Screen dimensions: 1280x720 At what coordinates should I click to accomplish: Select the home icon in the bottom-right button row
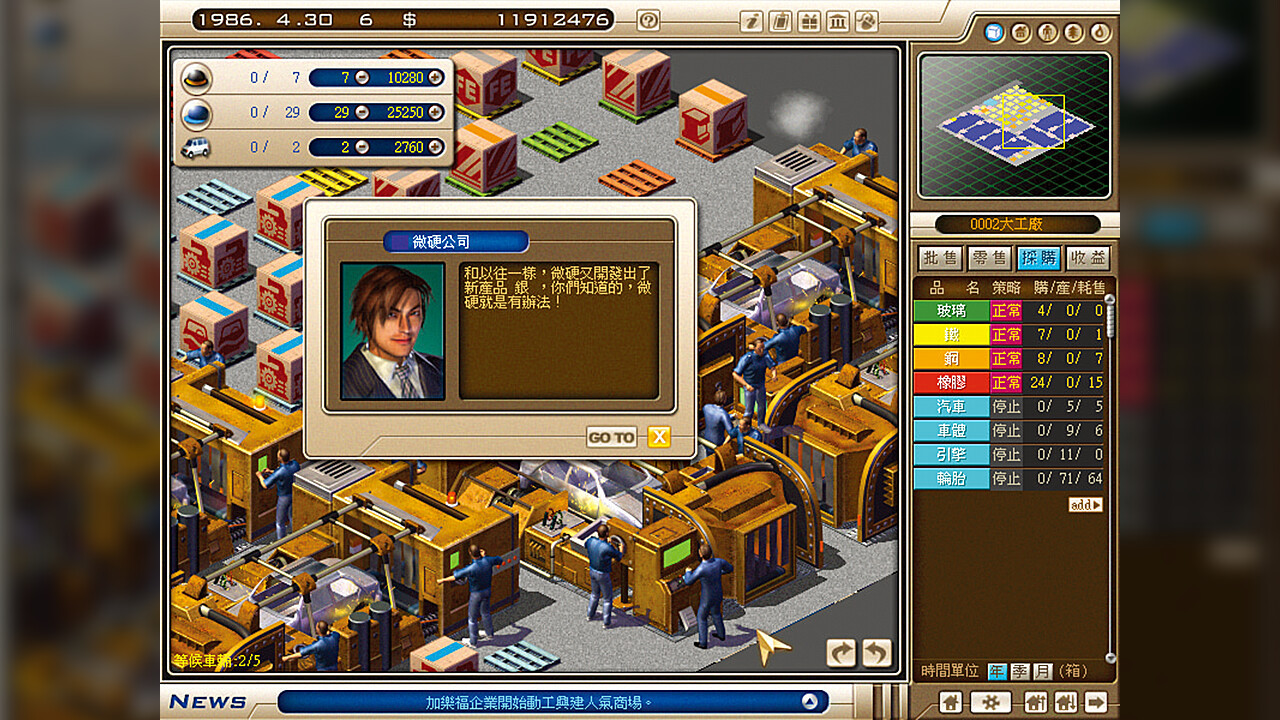click(x=949, y=703)
